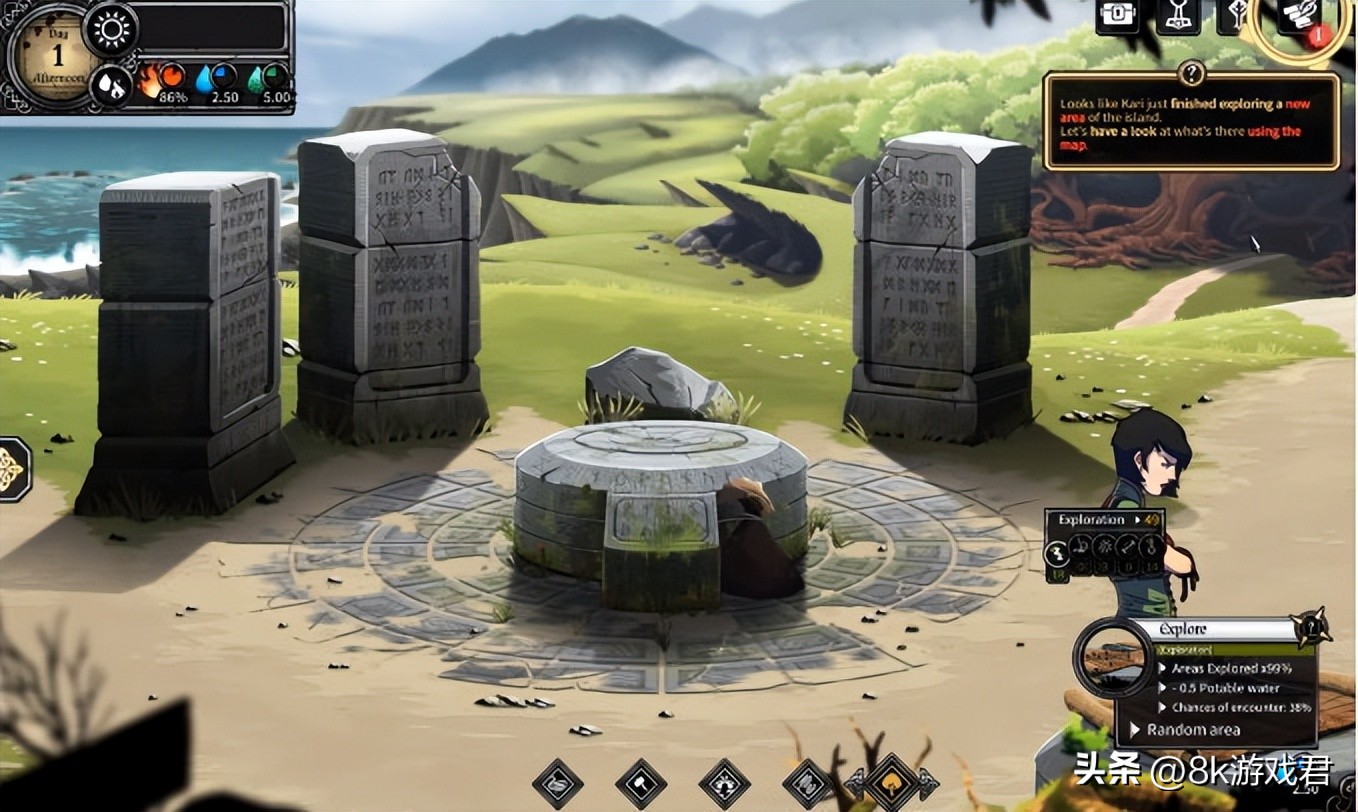Click the tutorial question mark badge
The image size is (1358, 812).
coord(1191,73)
